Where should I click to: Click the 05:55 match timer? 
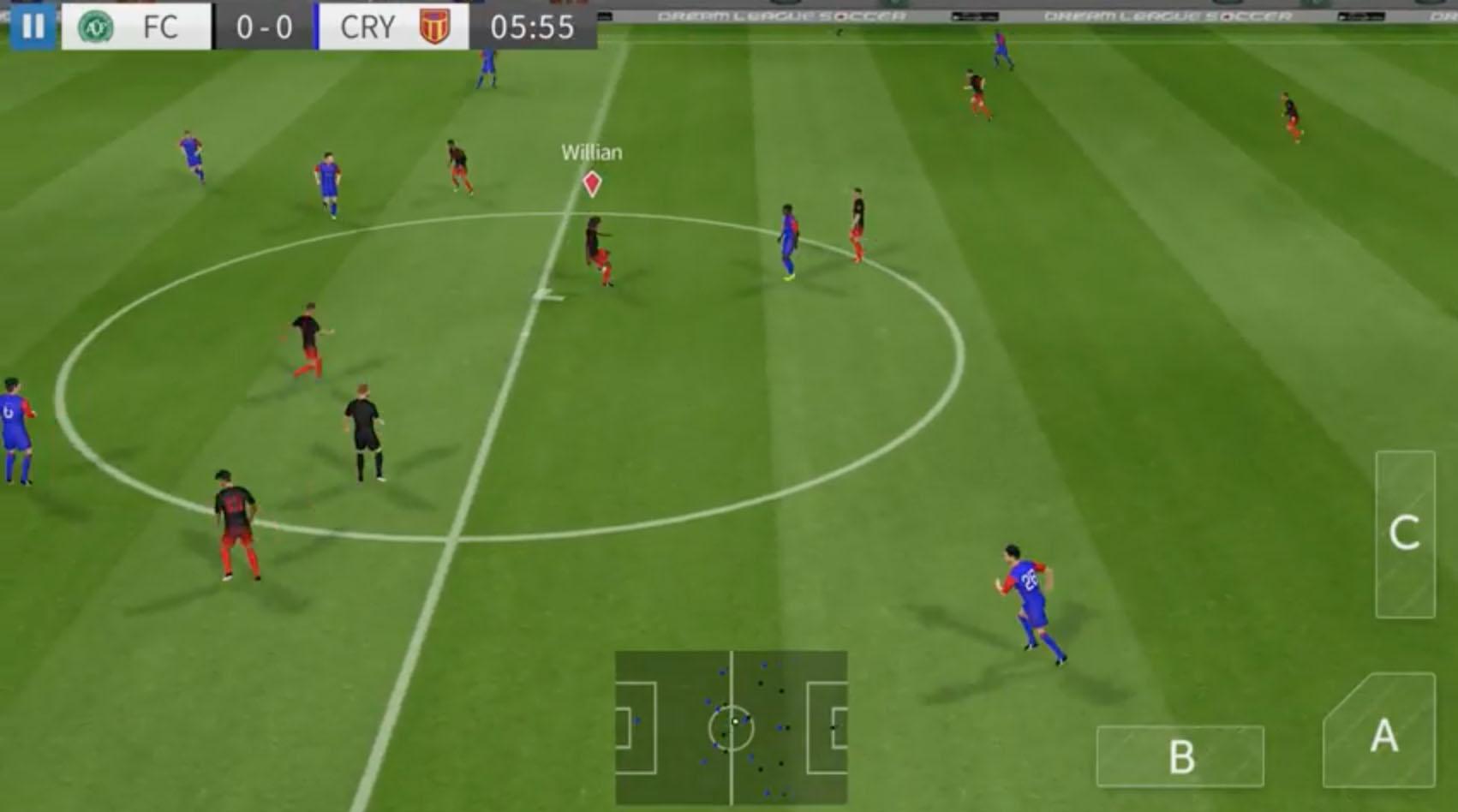531,26
